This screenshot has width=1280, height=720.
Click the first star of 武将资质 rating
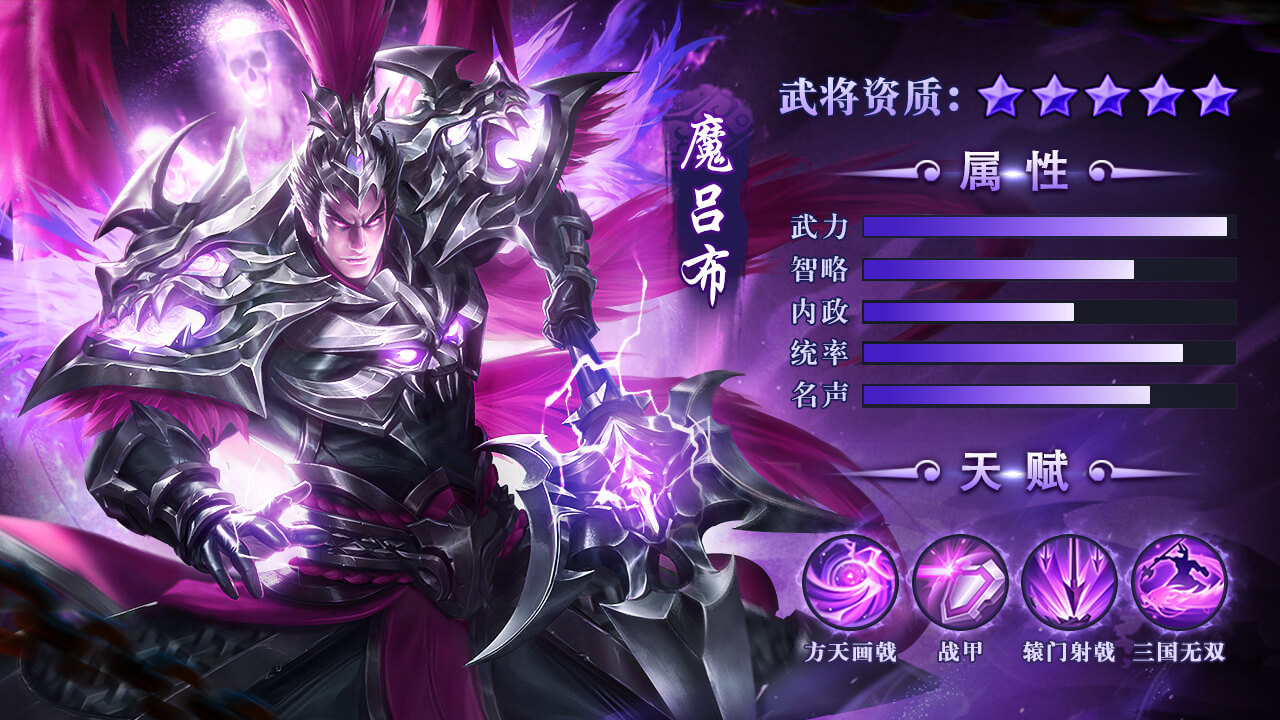1000,96
